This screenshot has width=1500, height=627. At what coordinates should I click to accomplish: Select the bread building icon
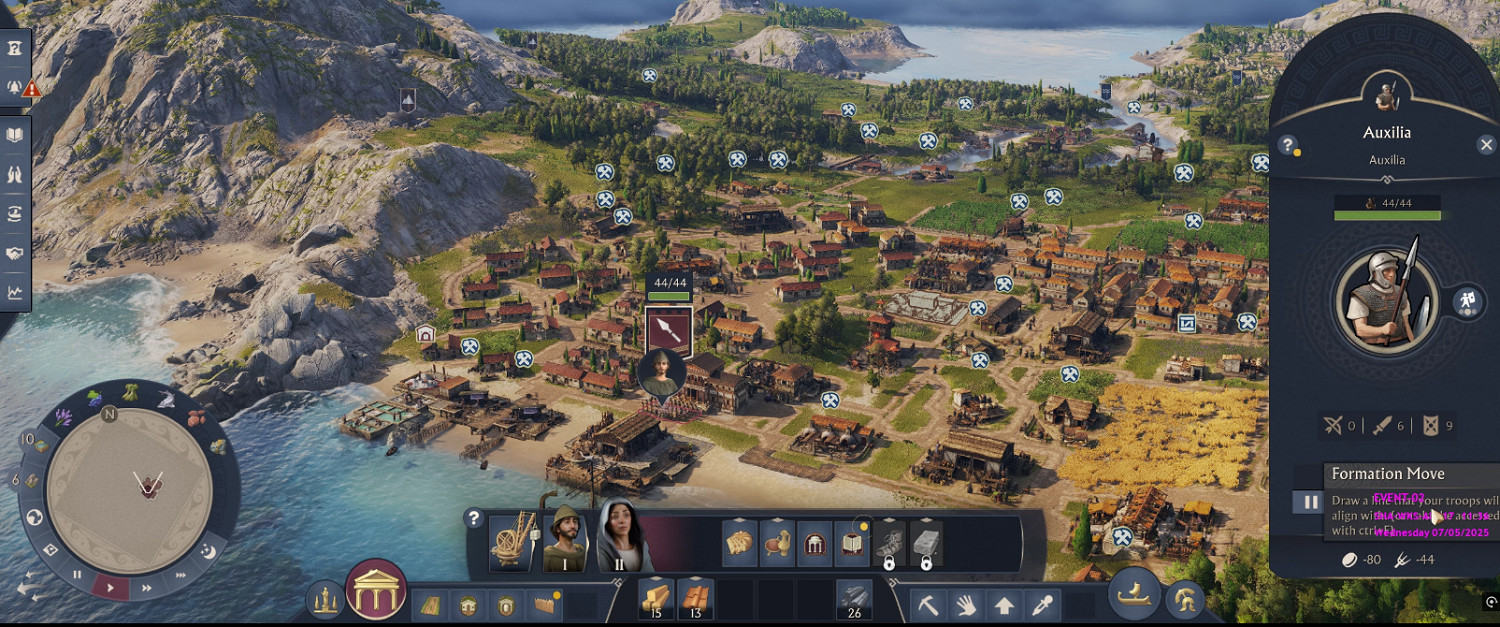tap(740, 545)
